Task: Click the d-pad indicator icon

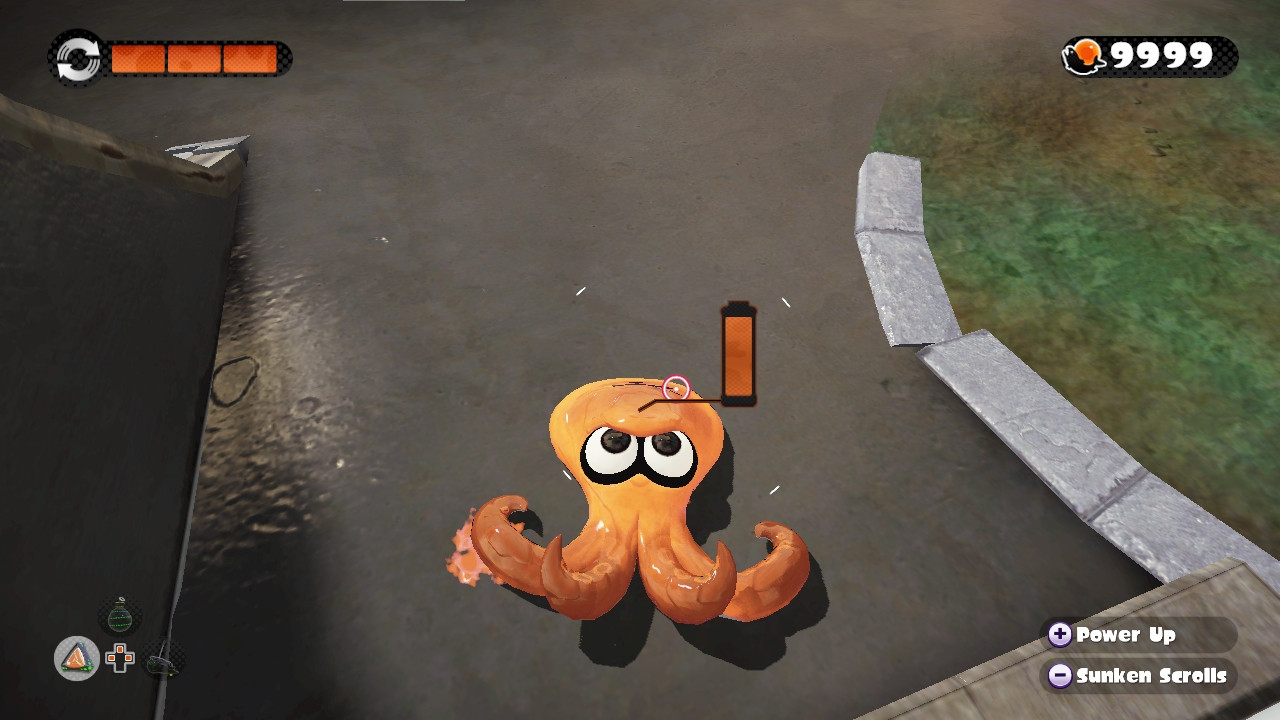Action: click(x=120, y=657)
